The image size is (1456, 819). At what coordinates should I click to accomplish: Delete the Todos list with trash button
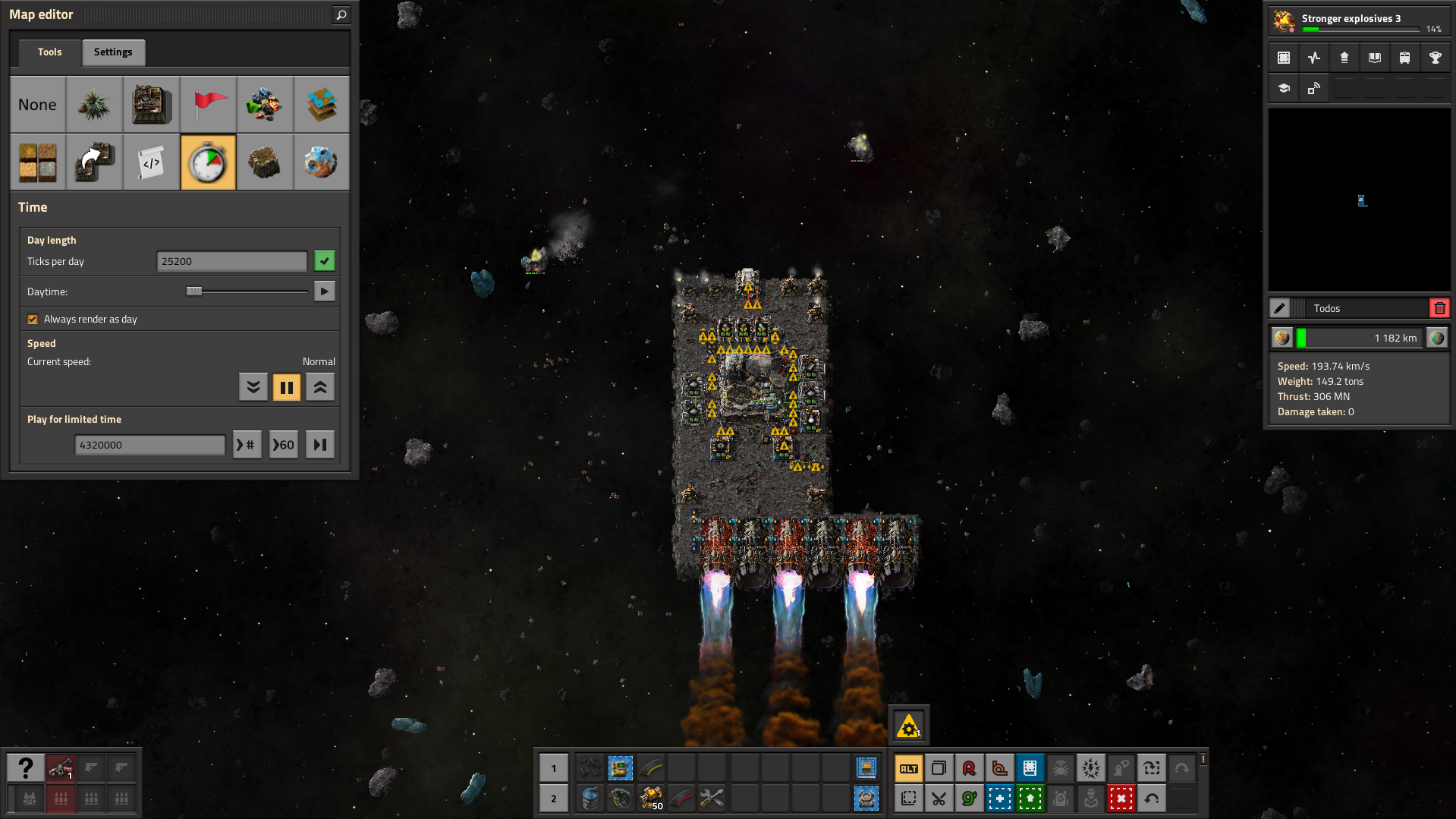(x=1439, y=308)
